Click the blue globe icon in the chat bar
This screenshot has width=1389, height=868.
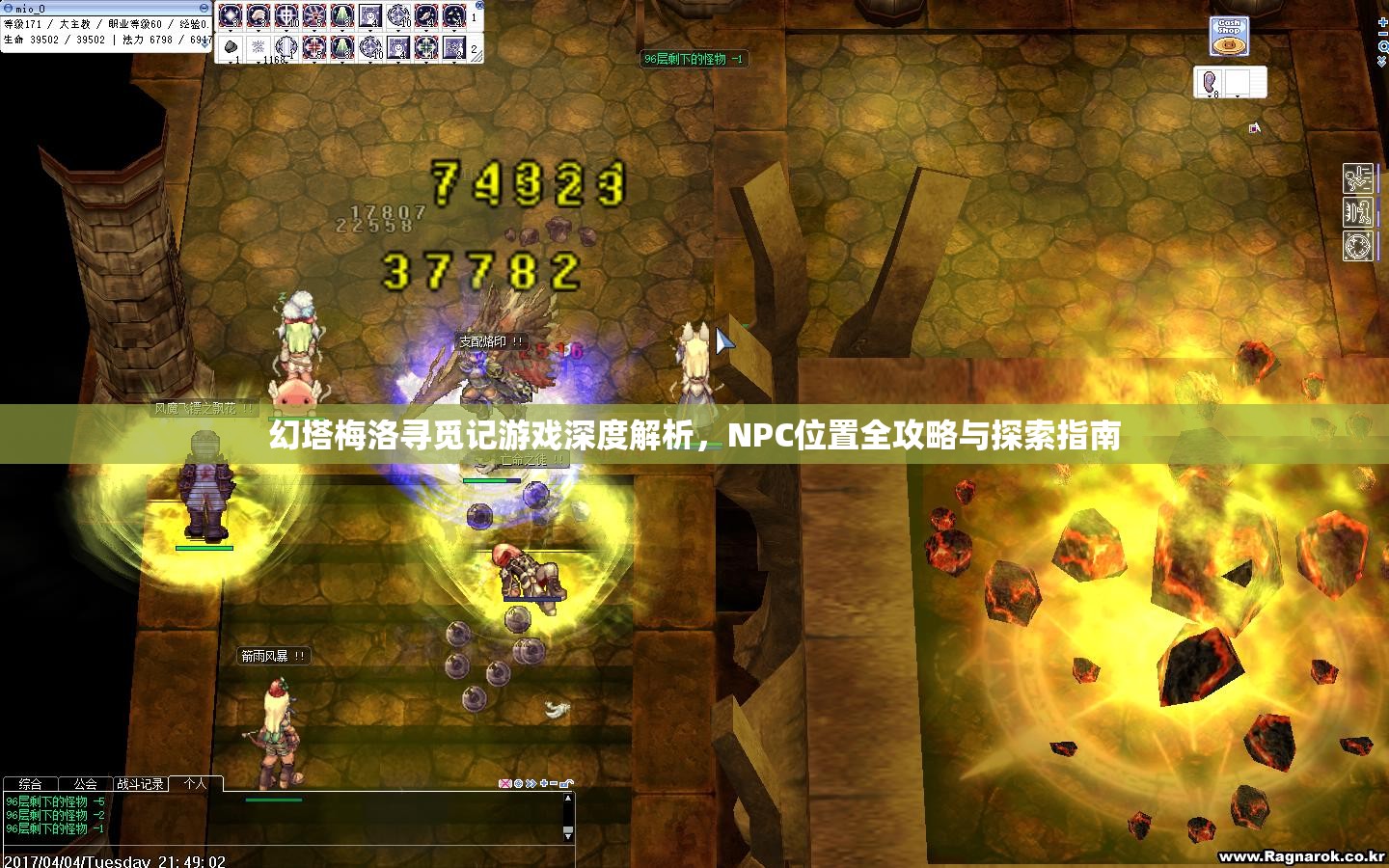[x=517, y=782]
